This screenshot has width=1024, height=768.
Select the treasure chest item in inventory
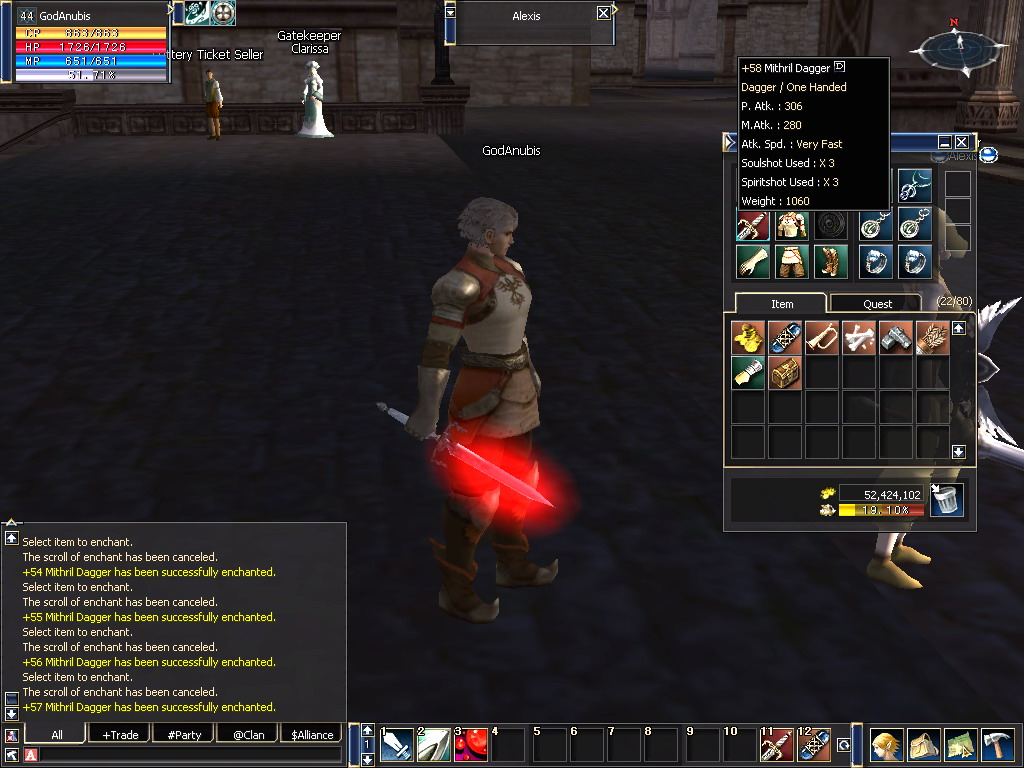click(786, 372)
